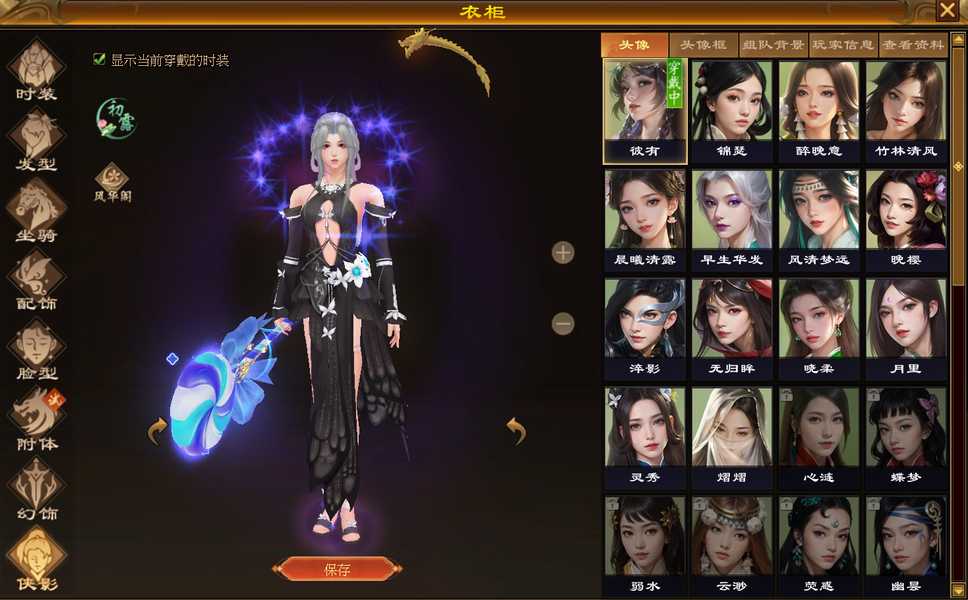Open the 风华阁 icon
The height and width of the screenshot is (600, 968).
[x=112, y=180]
